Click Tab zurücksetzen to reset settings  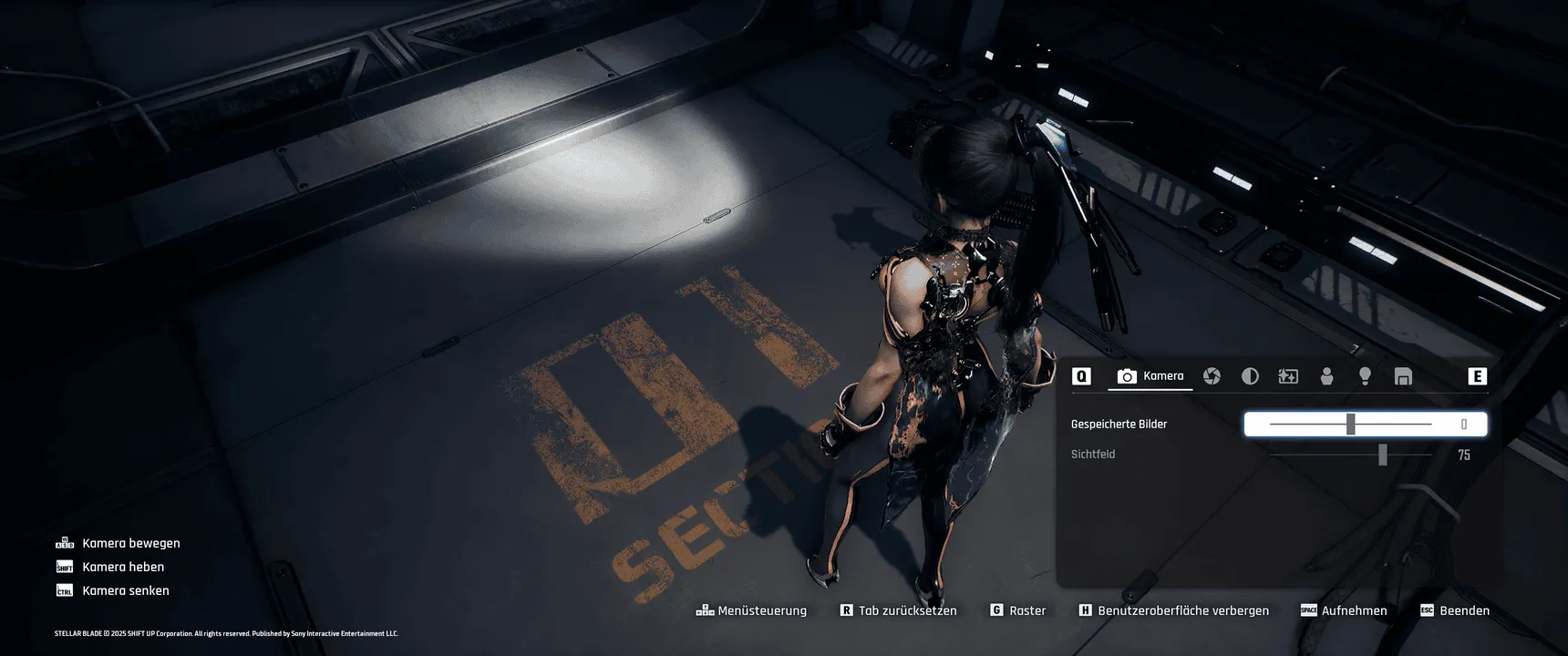[x=899, y=610]
